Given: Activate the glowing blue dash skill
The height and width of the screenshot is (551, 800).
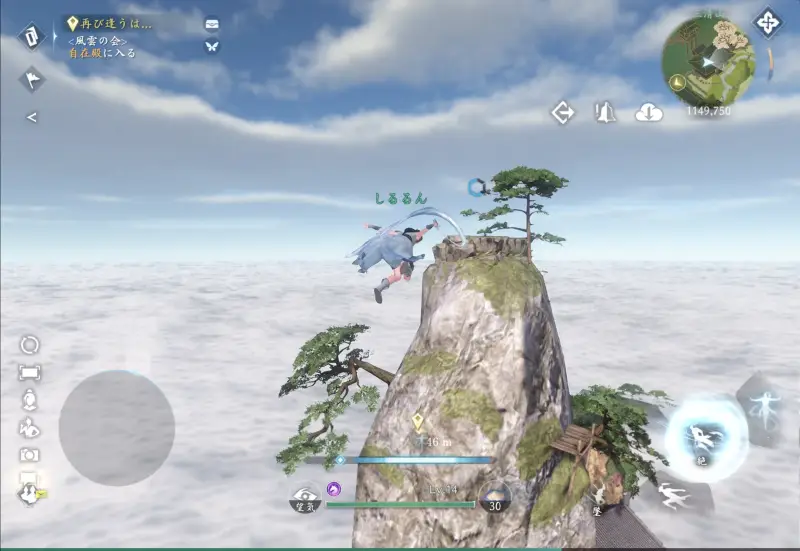Looking at the screenshot, I should point(706,437).
